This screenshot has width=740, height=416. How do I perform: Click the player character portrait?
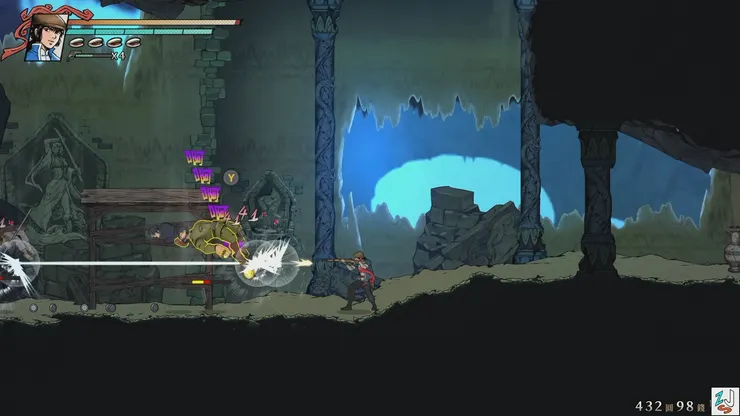(x=44, y=36)
